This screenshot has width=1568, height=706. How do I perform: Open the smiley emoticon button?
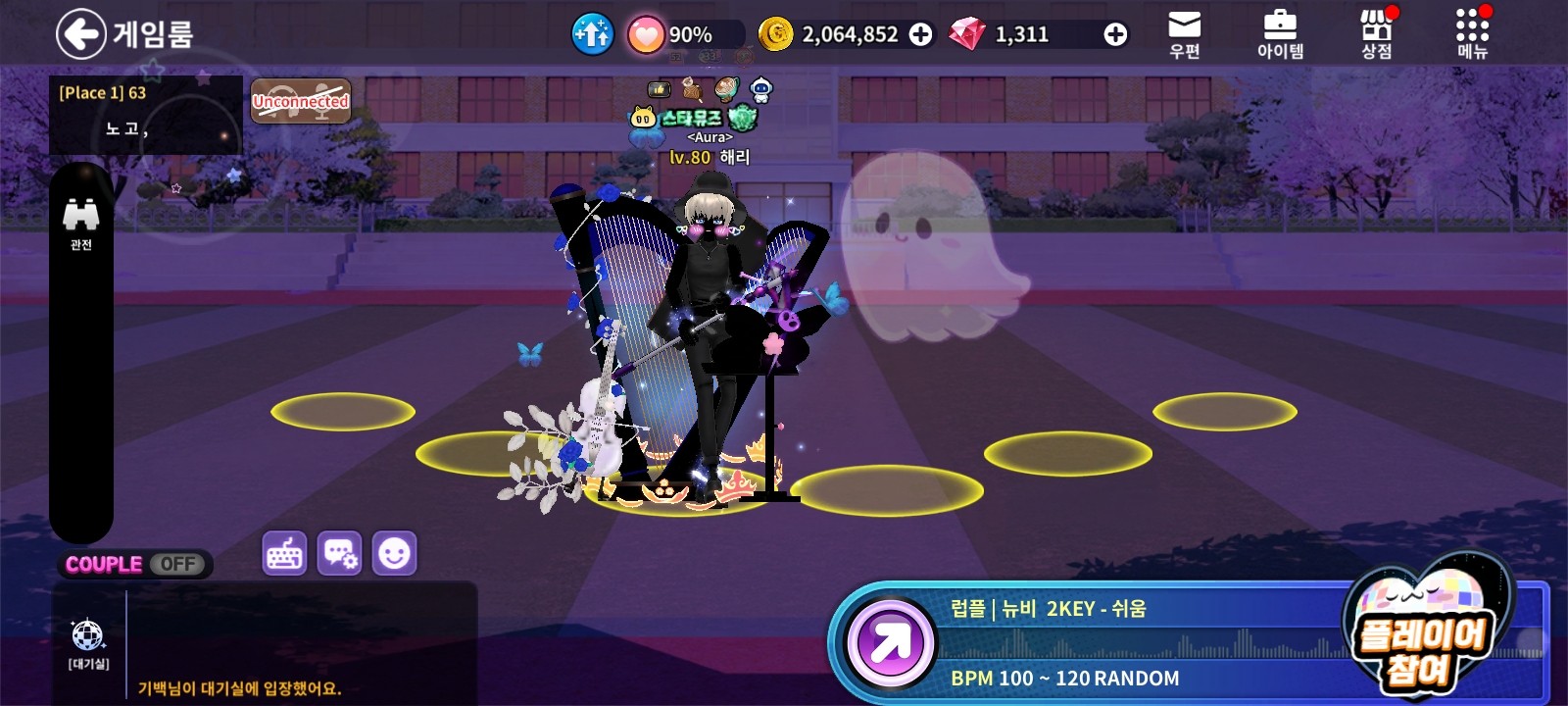[x=394, y=554]
